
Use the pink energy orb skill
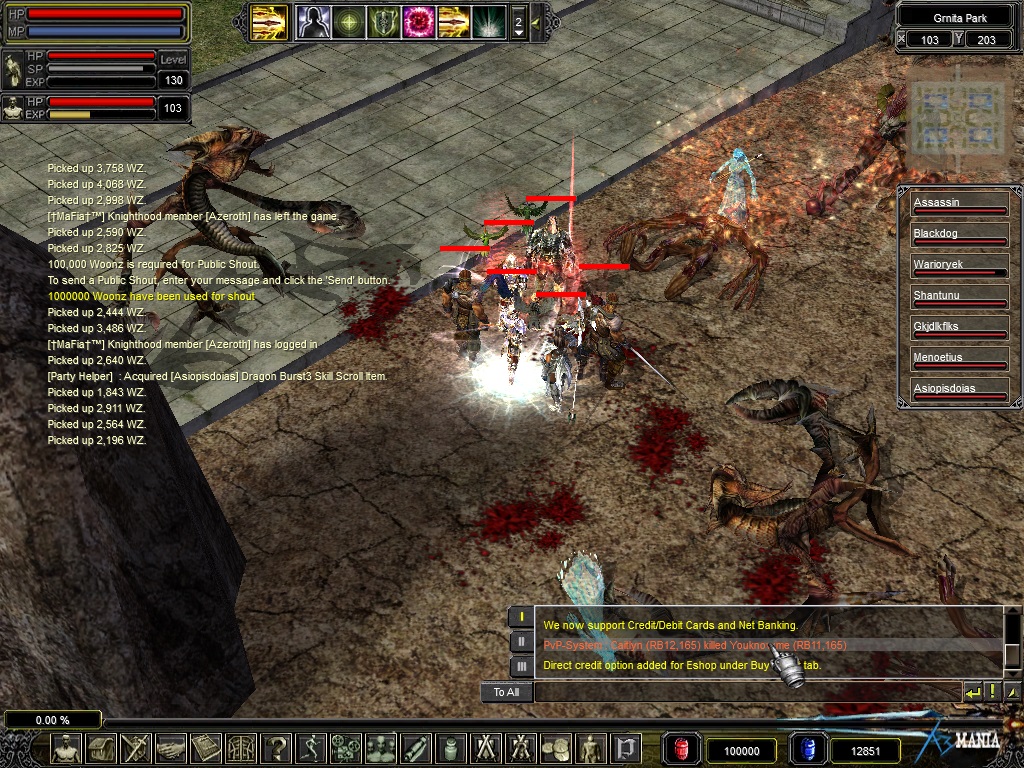pos(418,21)
